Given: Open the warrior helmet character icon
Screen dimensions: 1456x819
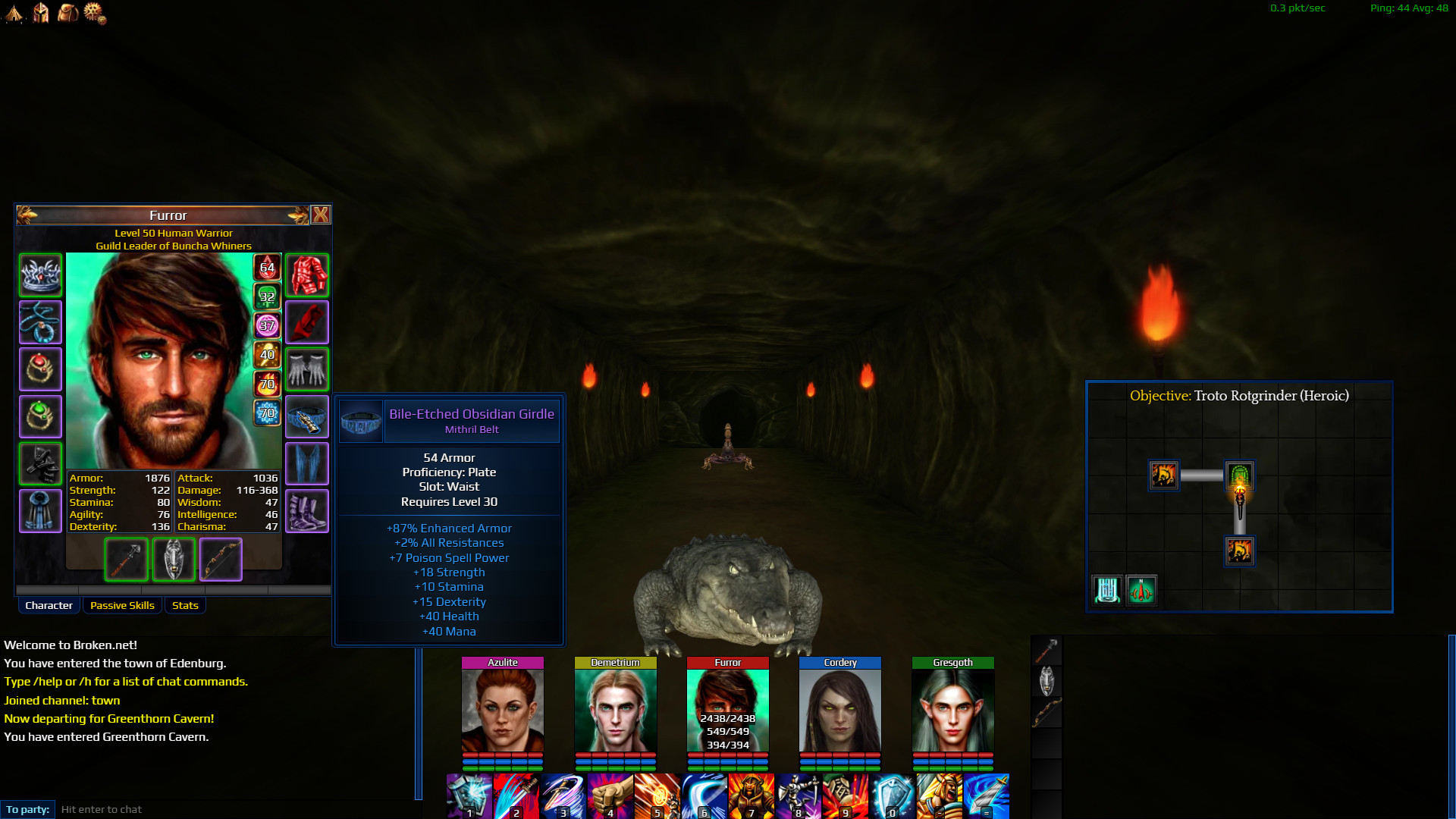Looking at the screenshot, I should pyautogui.click(x=40, y=14).
